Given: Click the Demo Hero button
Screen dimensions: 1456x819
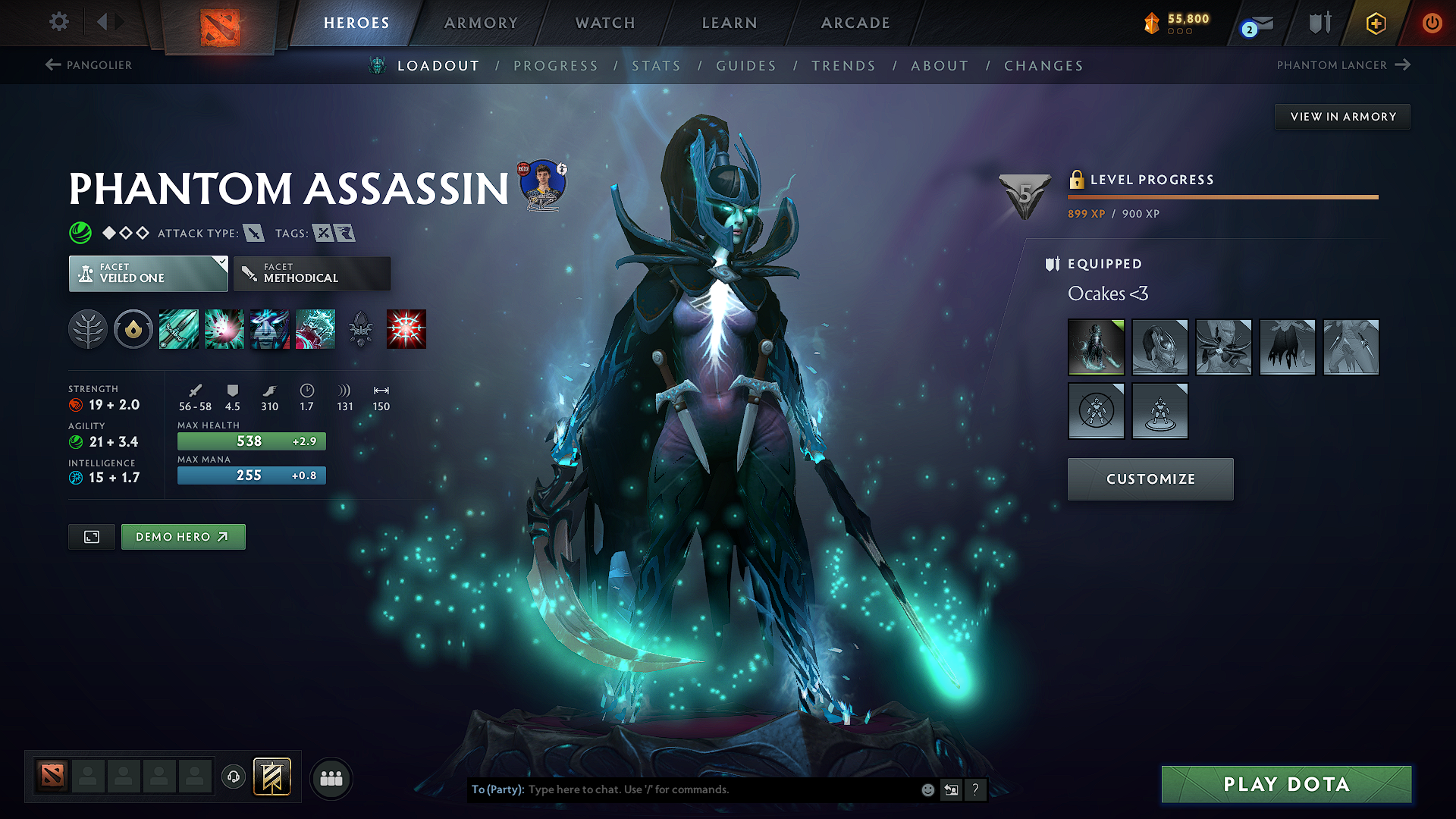Looking at the screenshot, I should pos(183,536).
